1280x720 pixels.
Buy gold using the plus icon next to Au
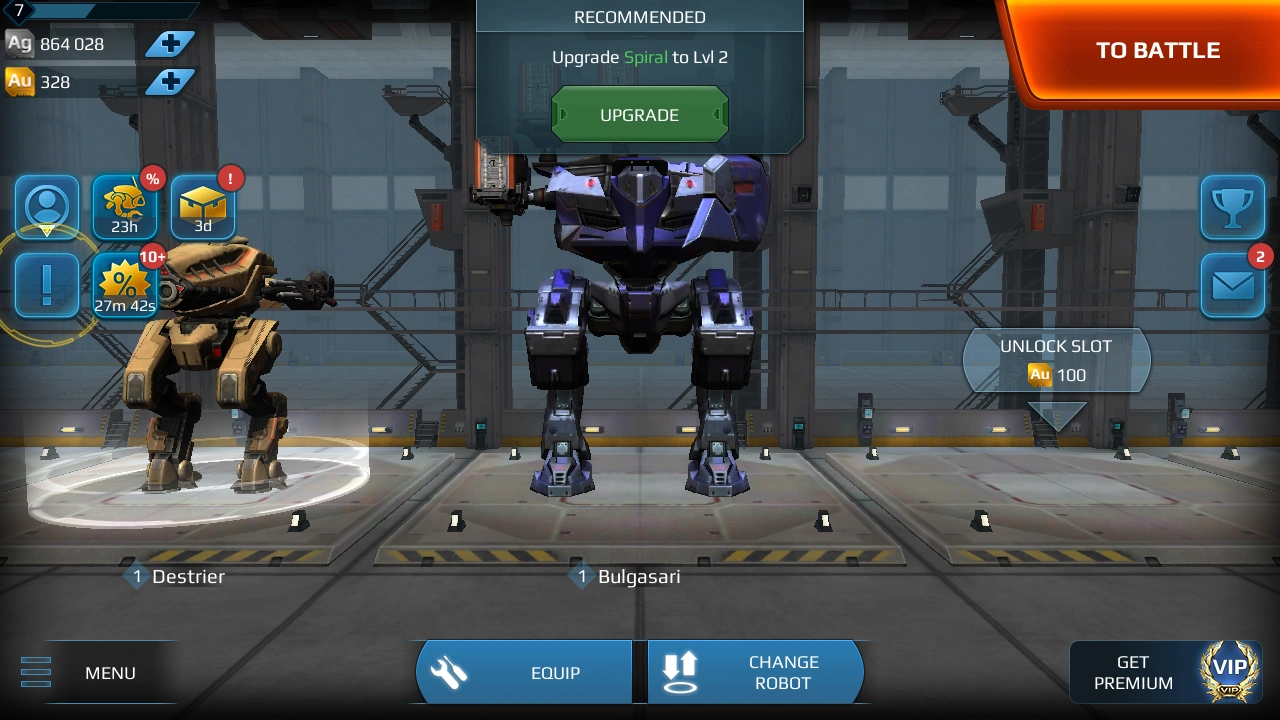(x=170, y=80)
